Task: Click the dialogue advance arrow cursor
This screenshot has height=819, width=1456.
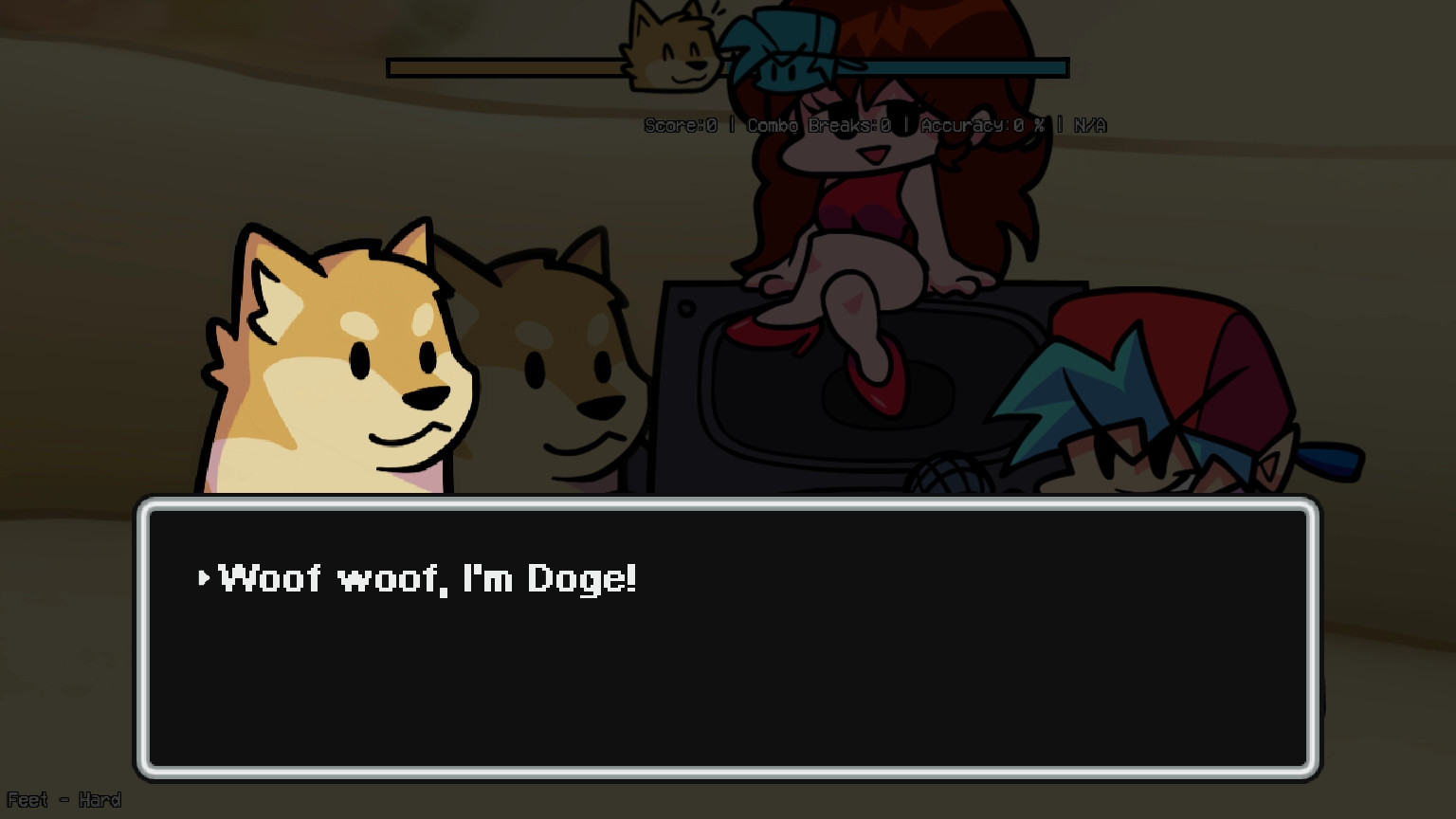Action: pos(203,577)
